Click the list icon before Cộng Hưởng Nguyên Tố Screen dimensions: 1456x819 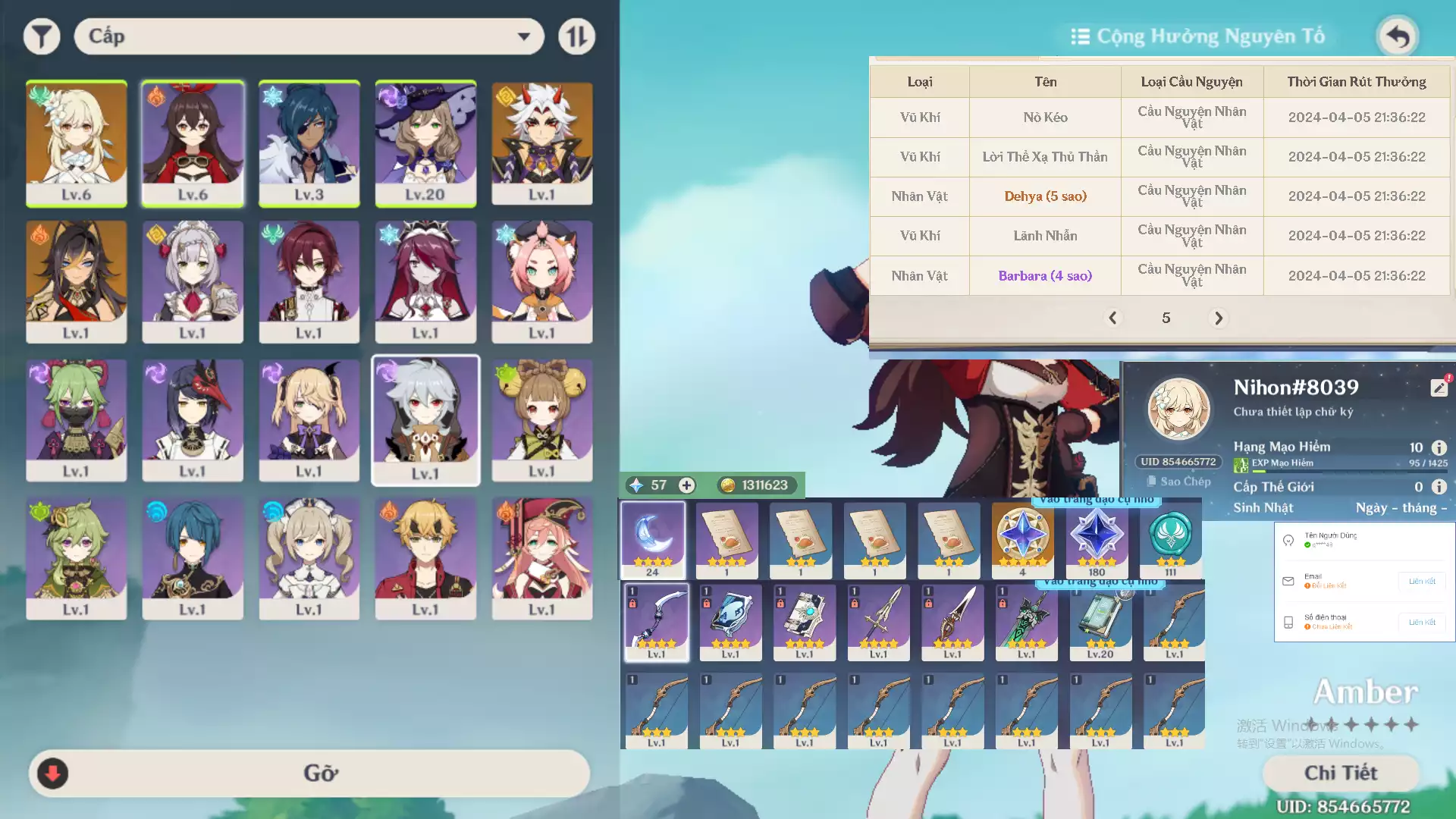(1079, 36)
